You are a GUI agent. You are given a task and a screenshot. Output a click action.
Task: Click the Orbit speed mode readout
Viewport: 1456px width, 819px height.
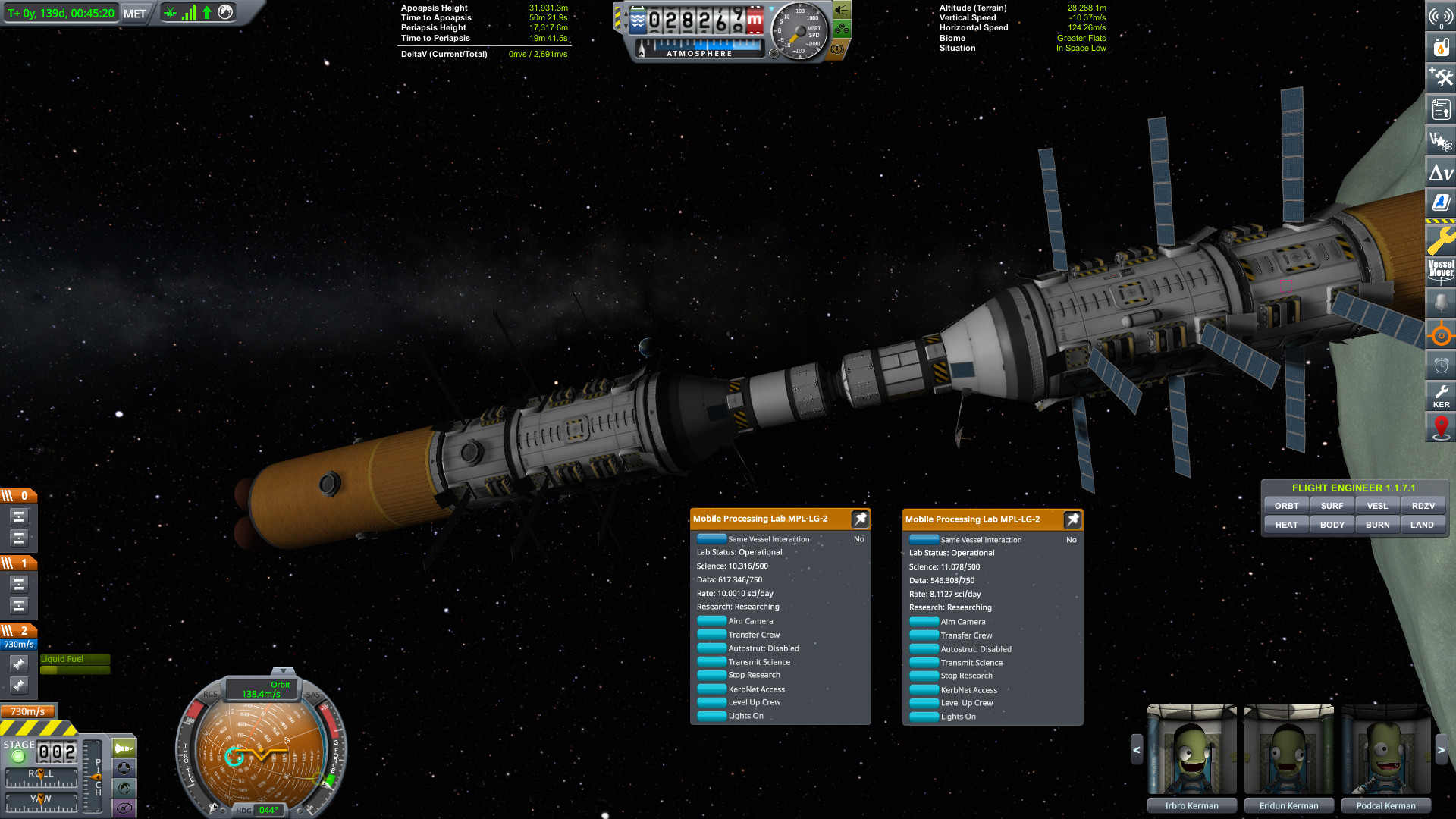tap(262, 689)
